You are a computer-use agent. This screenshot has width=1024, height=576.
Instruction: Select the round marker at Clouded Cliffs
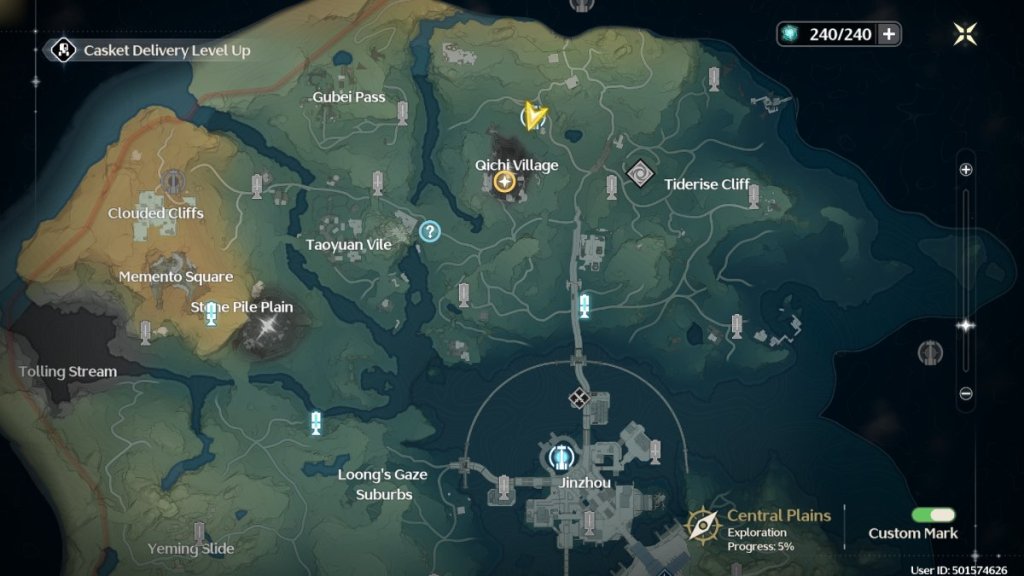[x=173, y=181]
